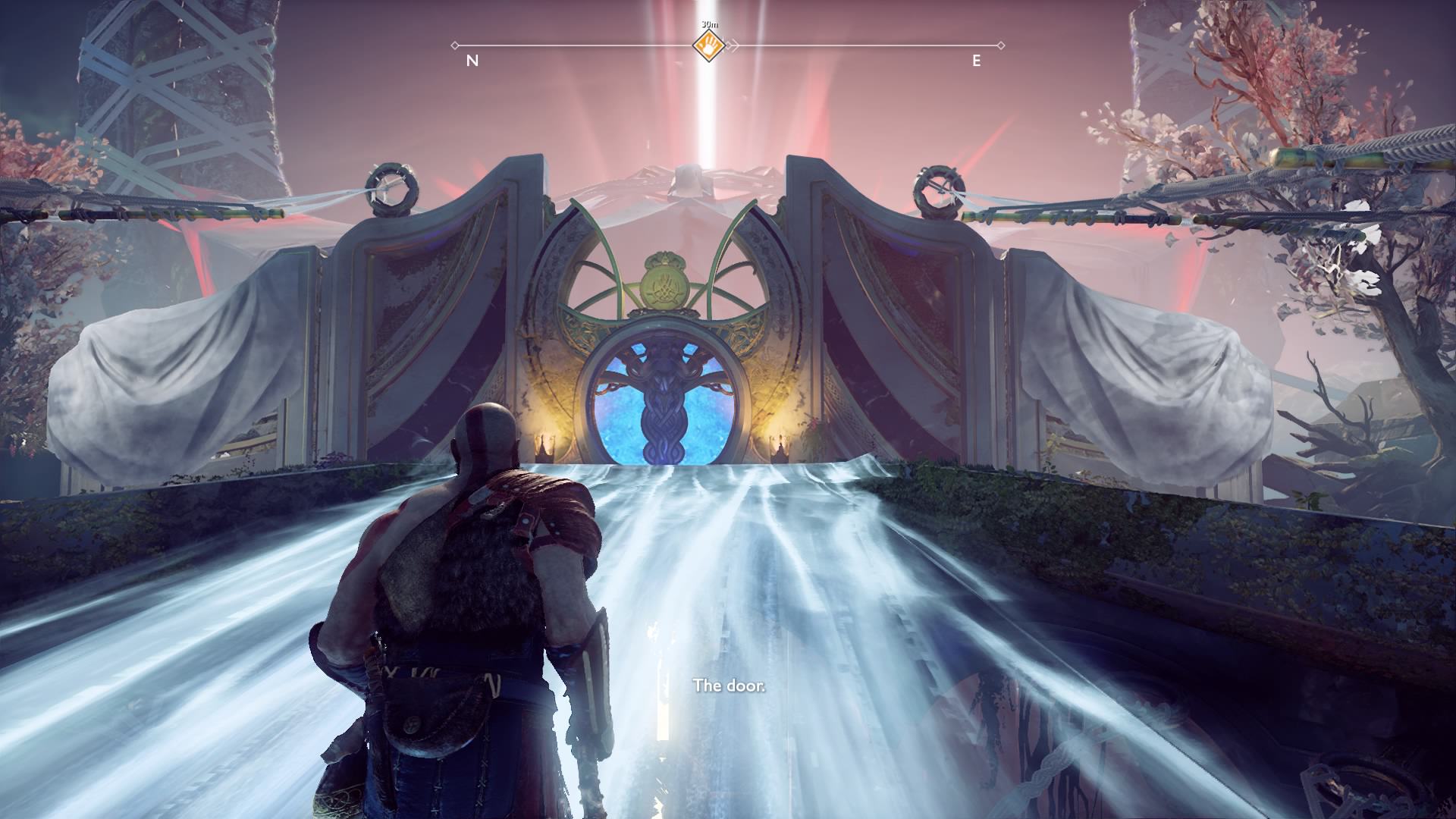Click the orange objective marker on the compass
This screenshot has width=1456, height=819.
click(x=708, y=45)
